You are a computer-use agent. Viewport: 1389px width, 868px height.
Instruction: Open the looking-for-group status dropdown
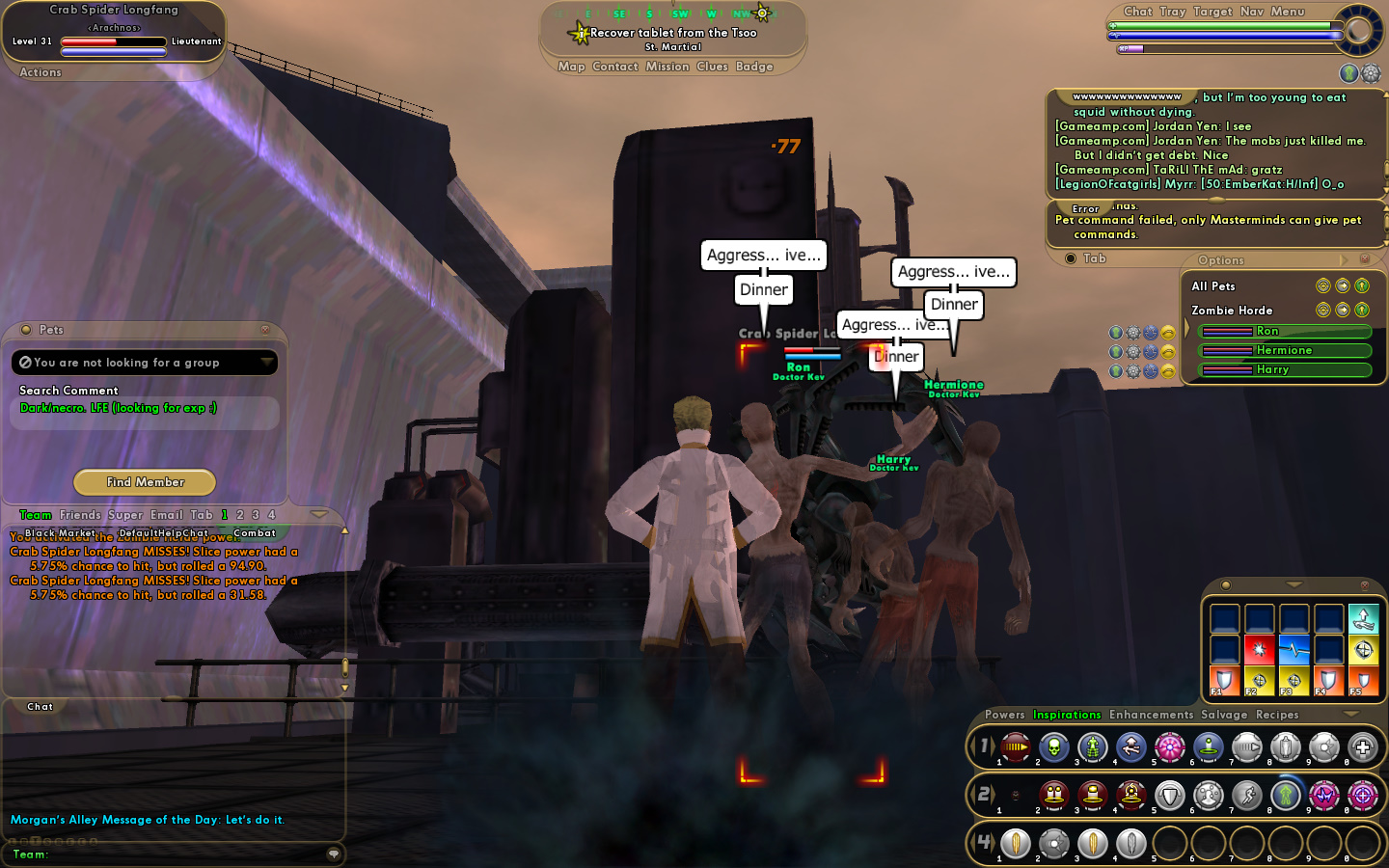266,362
